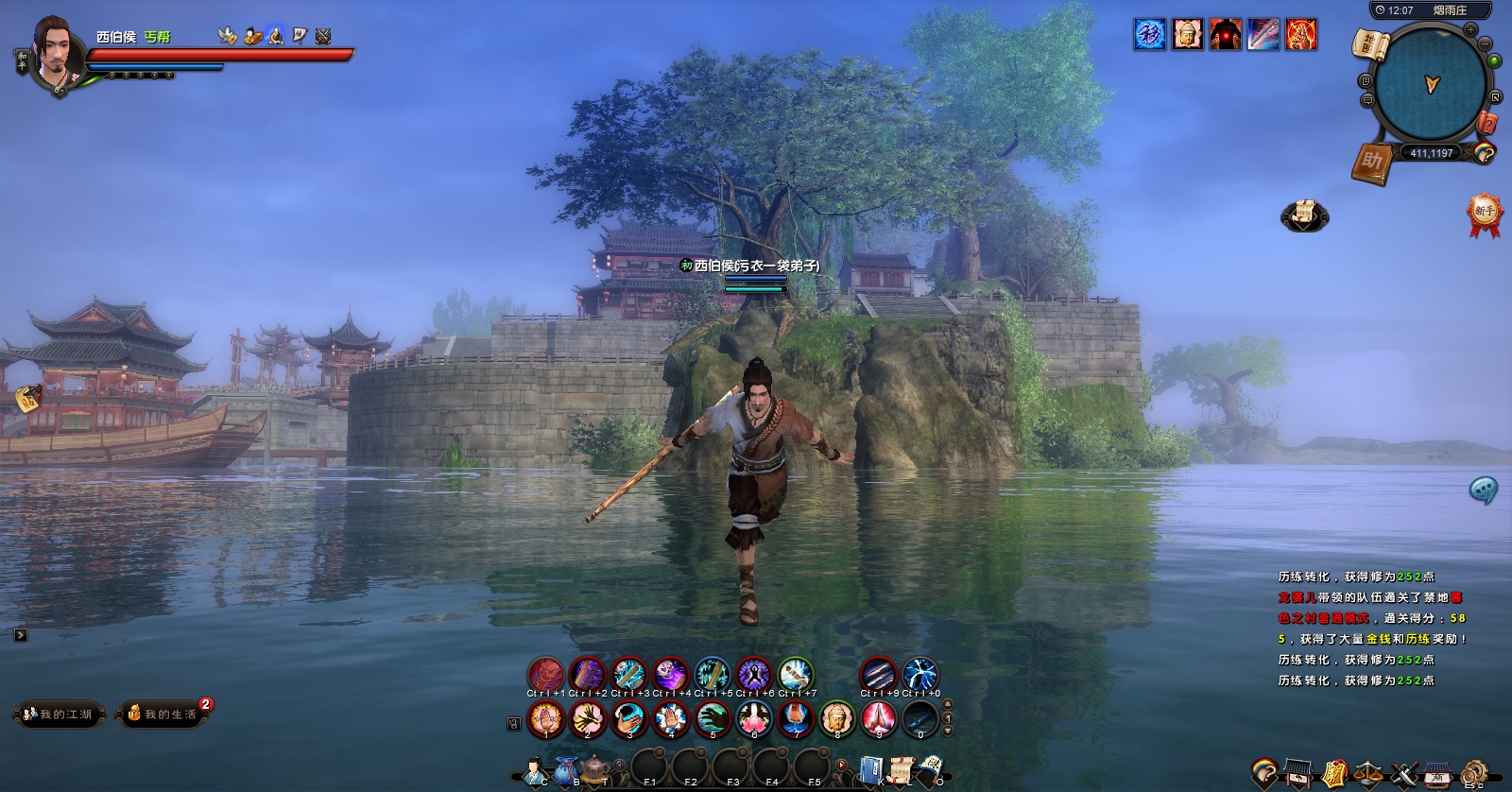The height and width of the screenshot is (792, 1512).
Task: Trigger the flaming palm skill in slot 1
Action: [545, 719]
